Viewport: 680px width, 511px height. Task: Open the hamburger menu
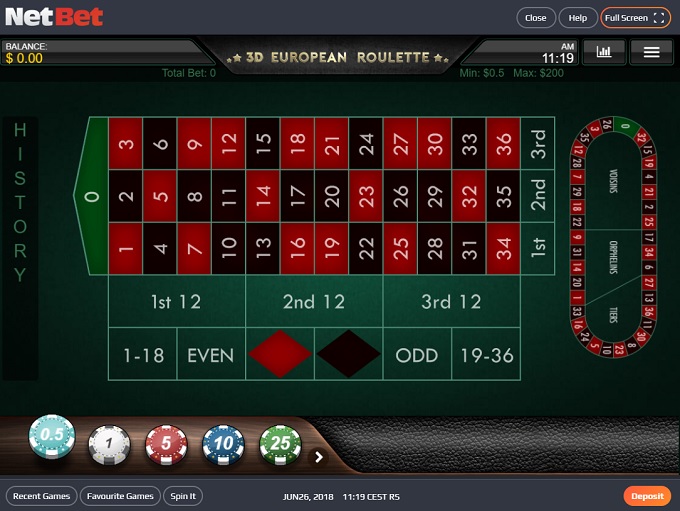tap(651, 51)
